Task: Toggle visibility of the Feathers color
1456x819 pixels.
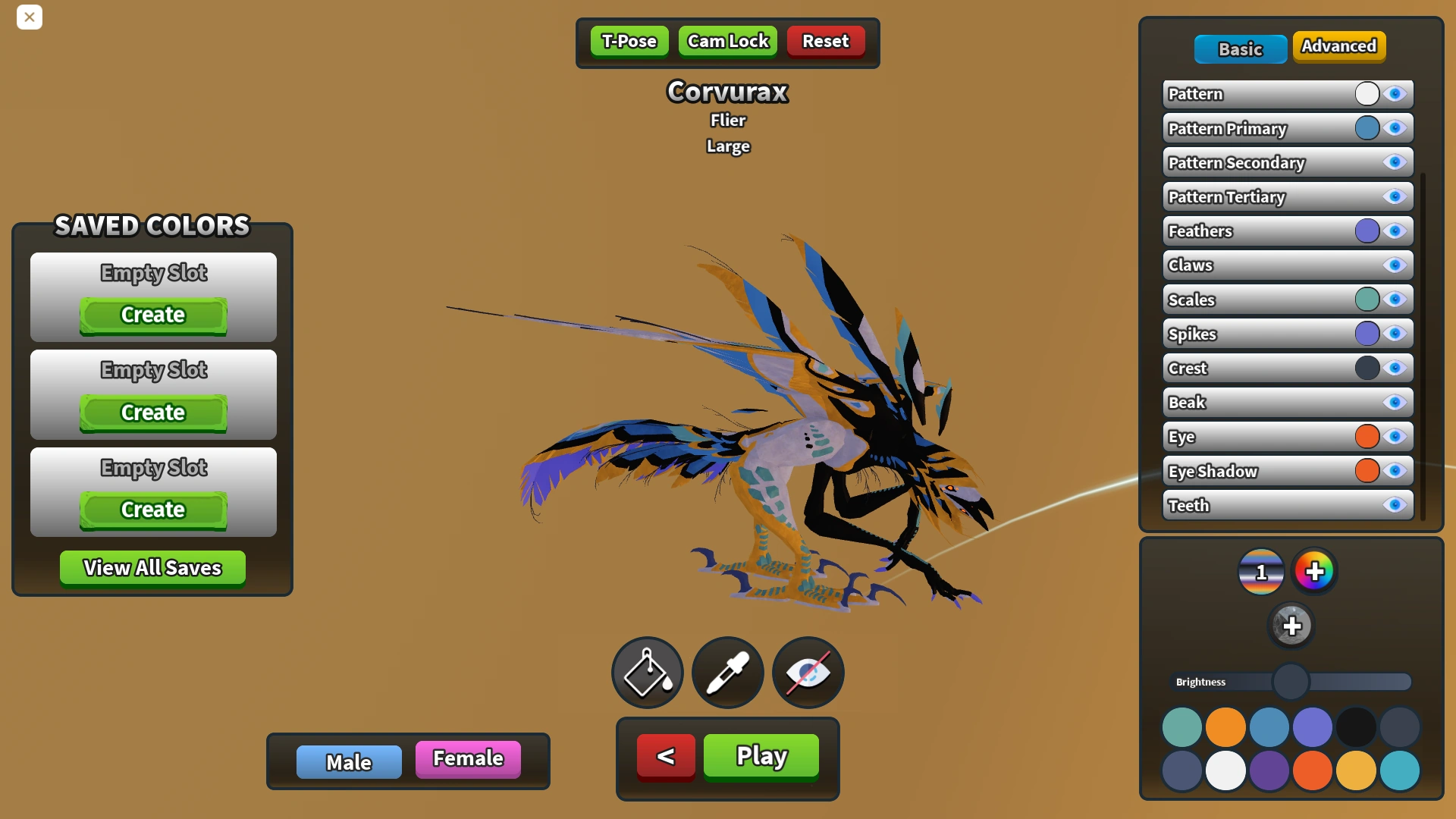Action: [x=1396, y=231]
